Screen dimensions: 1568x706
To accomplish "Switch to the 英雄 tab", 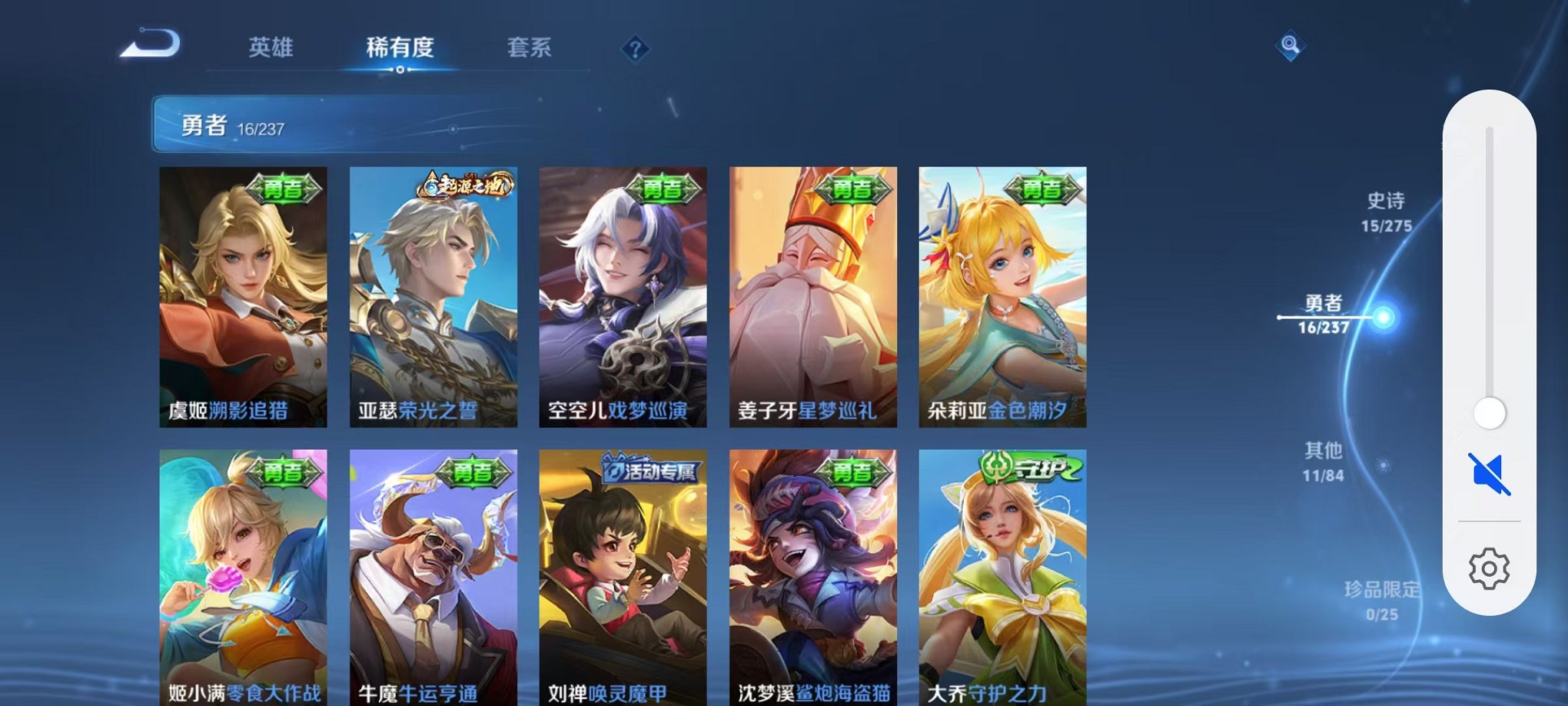I will point(271,48).
